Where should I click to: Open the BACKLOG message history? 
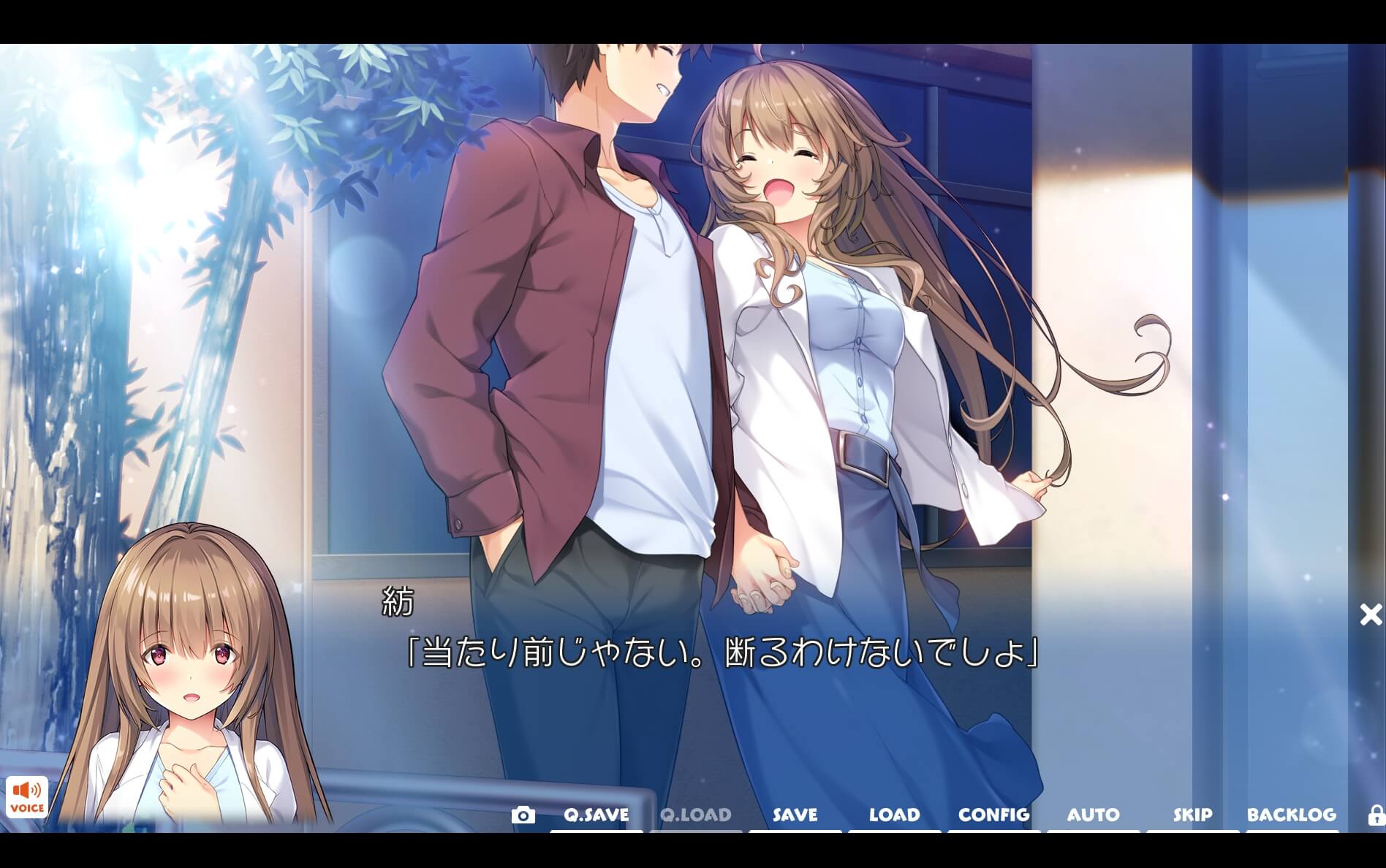click(1293, 815)
